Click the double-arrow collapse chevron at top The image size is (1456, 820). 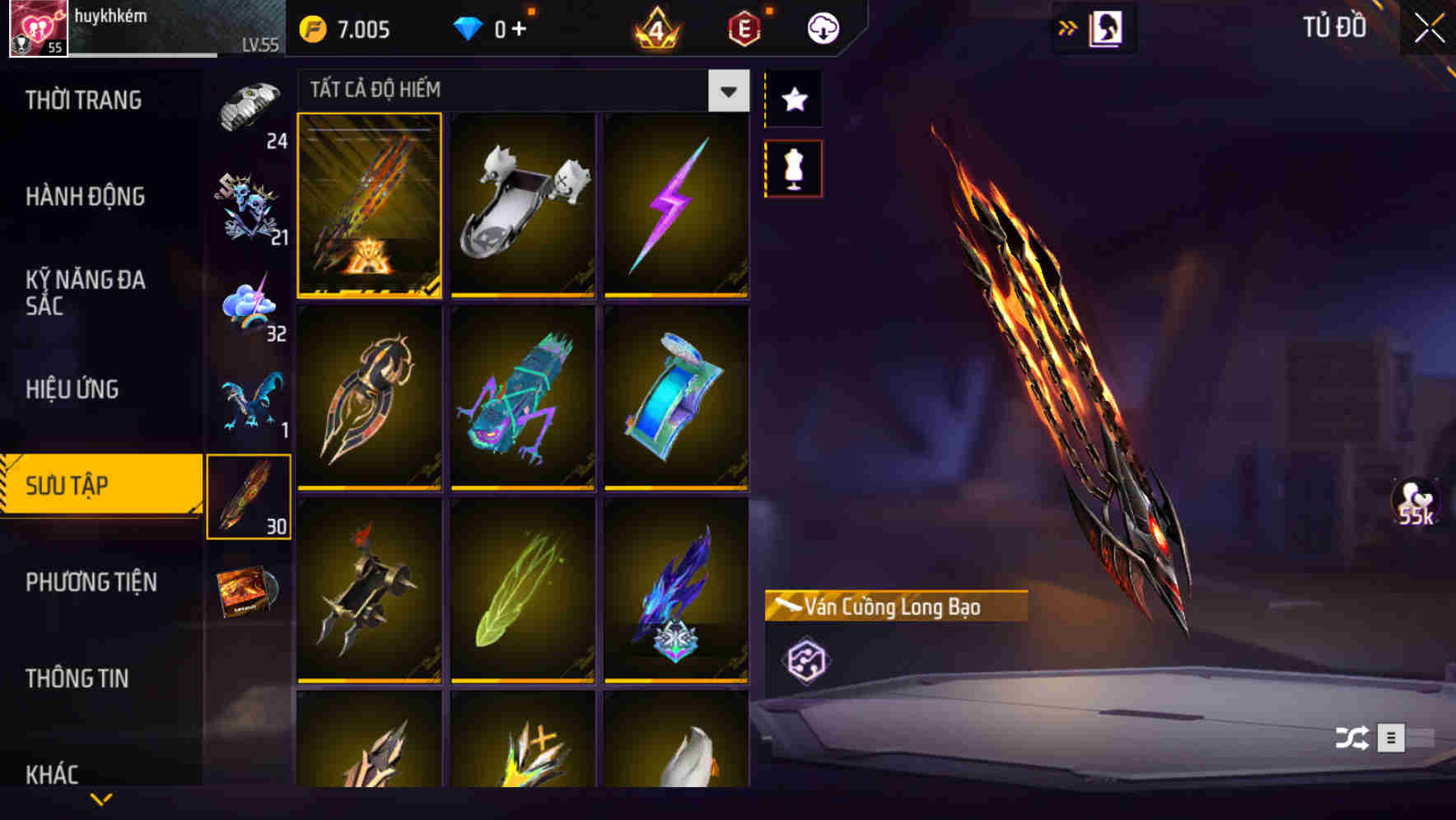tap(1067, 26)
